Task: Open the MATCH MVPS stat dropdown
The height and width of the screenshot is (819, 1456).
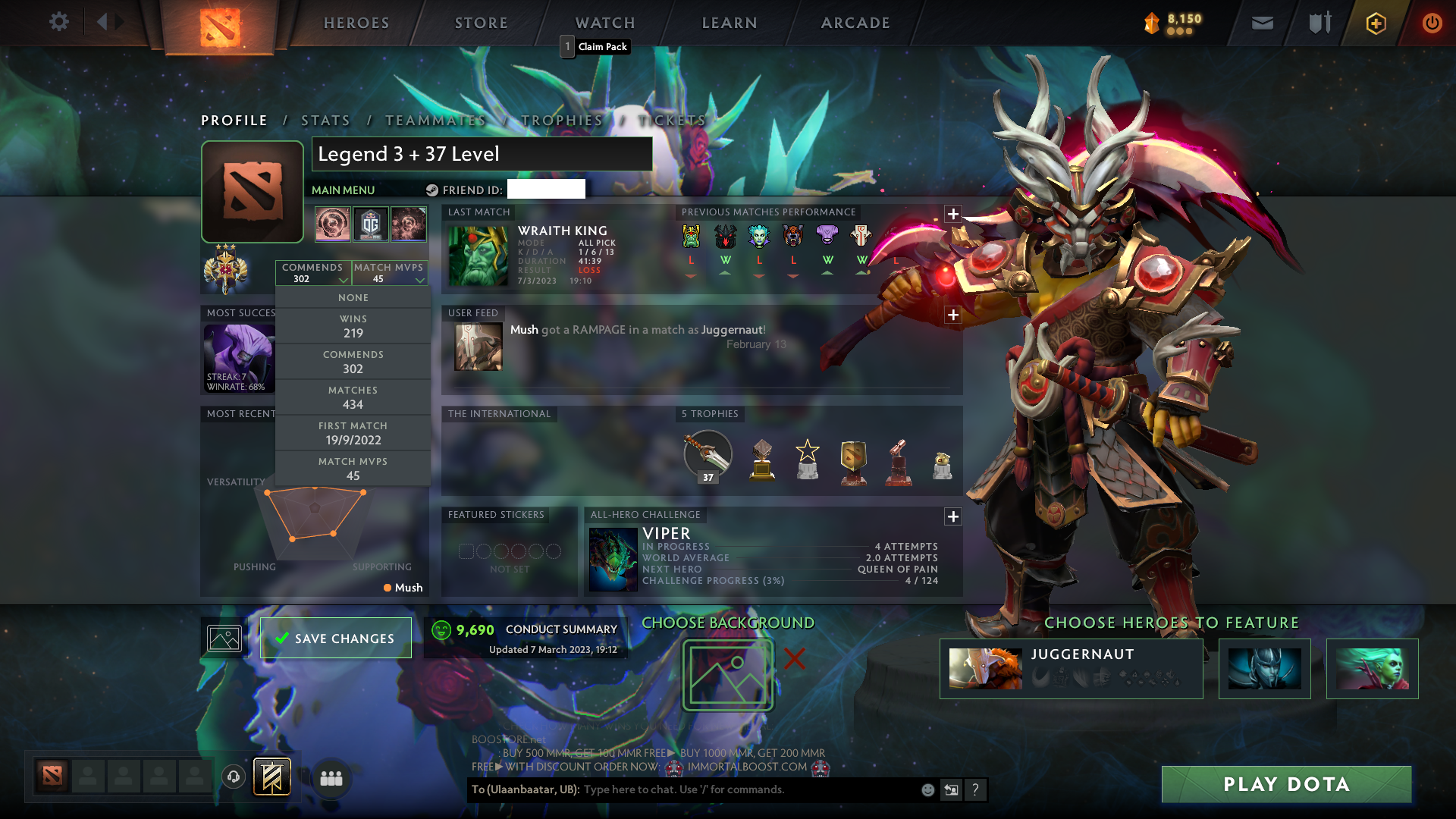Action: (390, 273)
